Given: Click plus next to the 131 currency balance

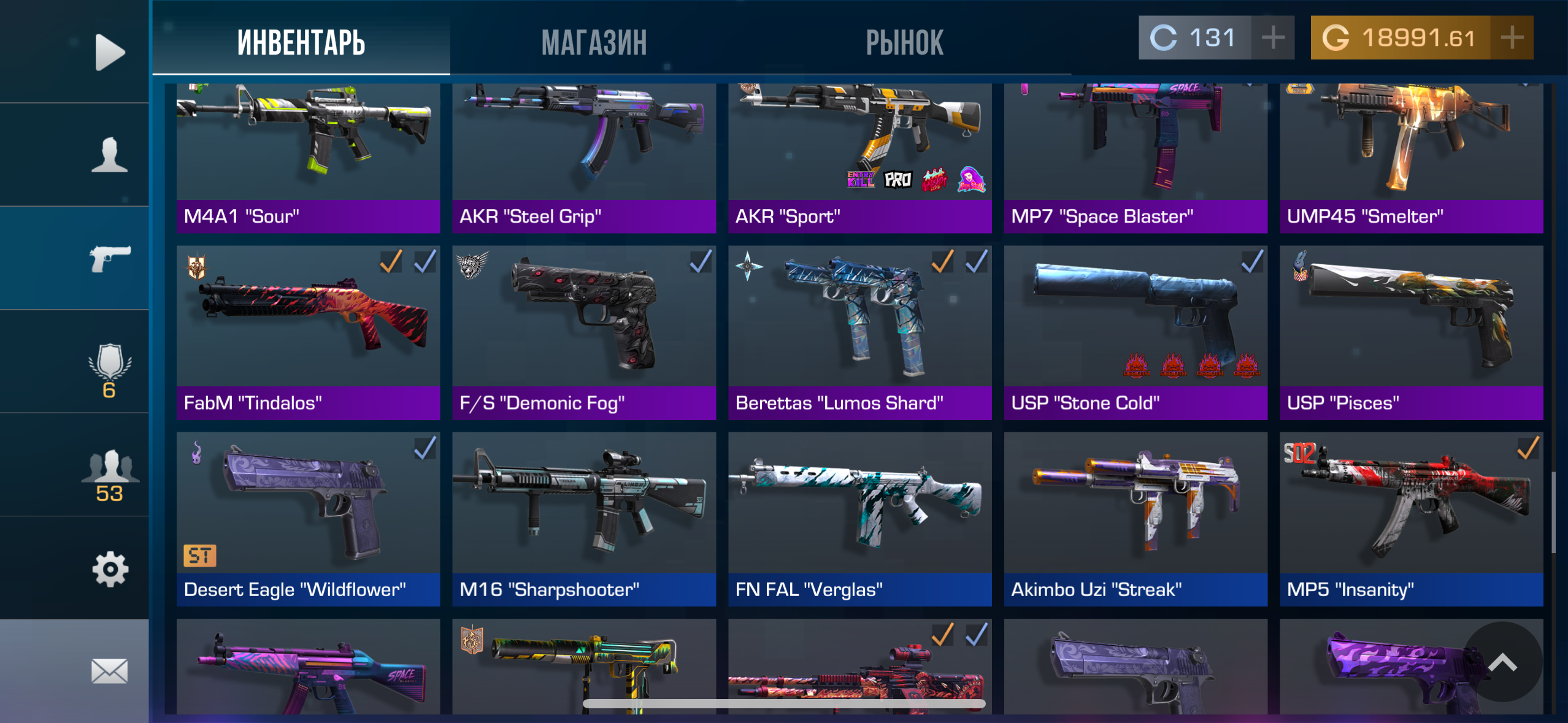Looking at the screenshot, I should point(1272,38).
